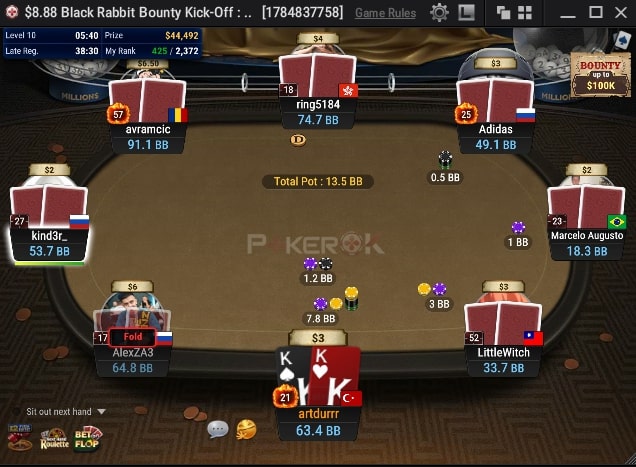The height and width of the screenshot is (467, 636).
Task: Open the Game Rules link
Action: coord(385,12)
